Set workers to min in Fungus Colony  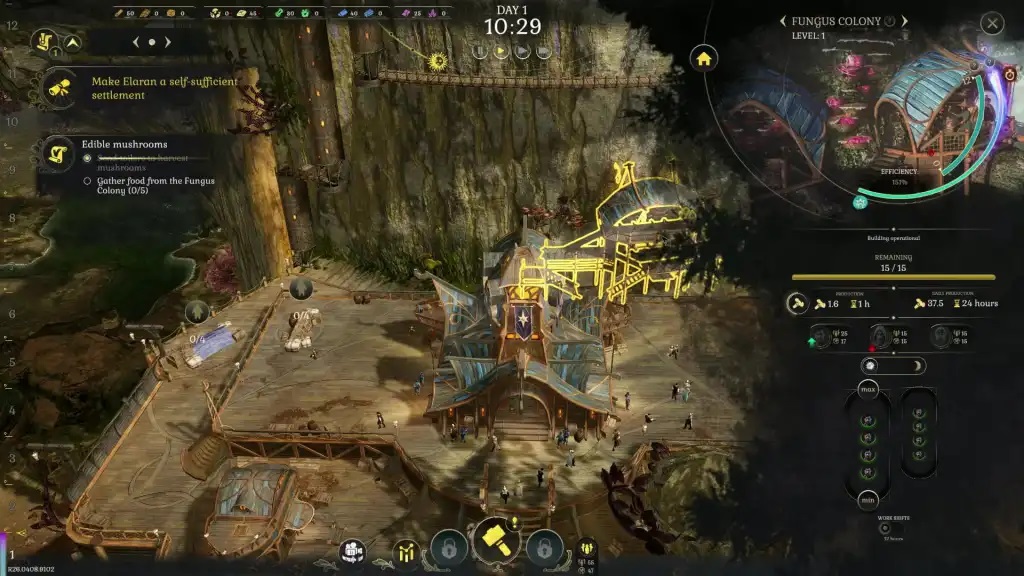click(x=868, y=500)
